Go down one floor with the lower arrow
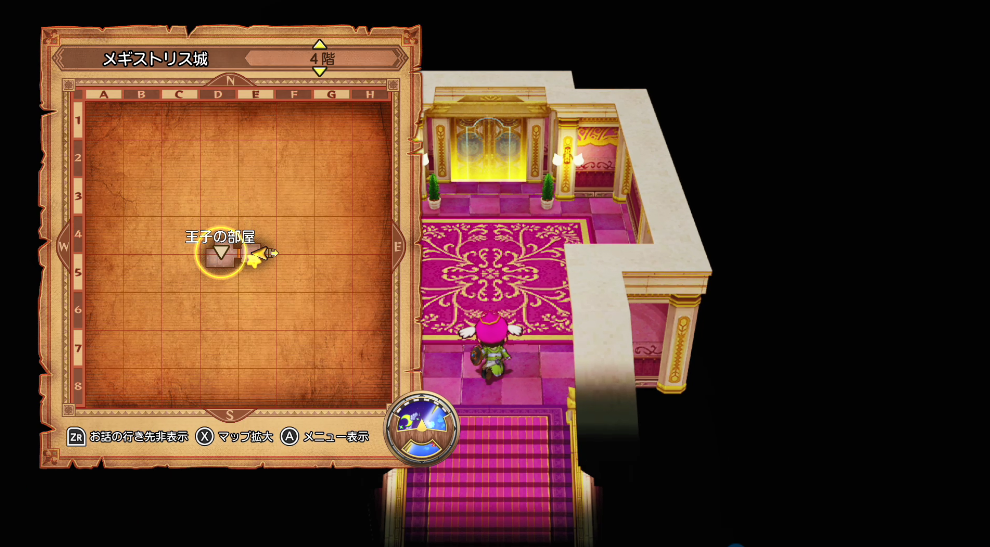This screenshot has height=547, width=990. (x=319, y=72)
